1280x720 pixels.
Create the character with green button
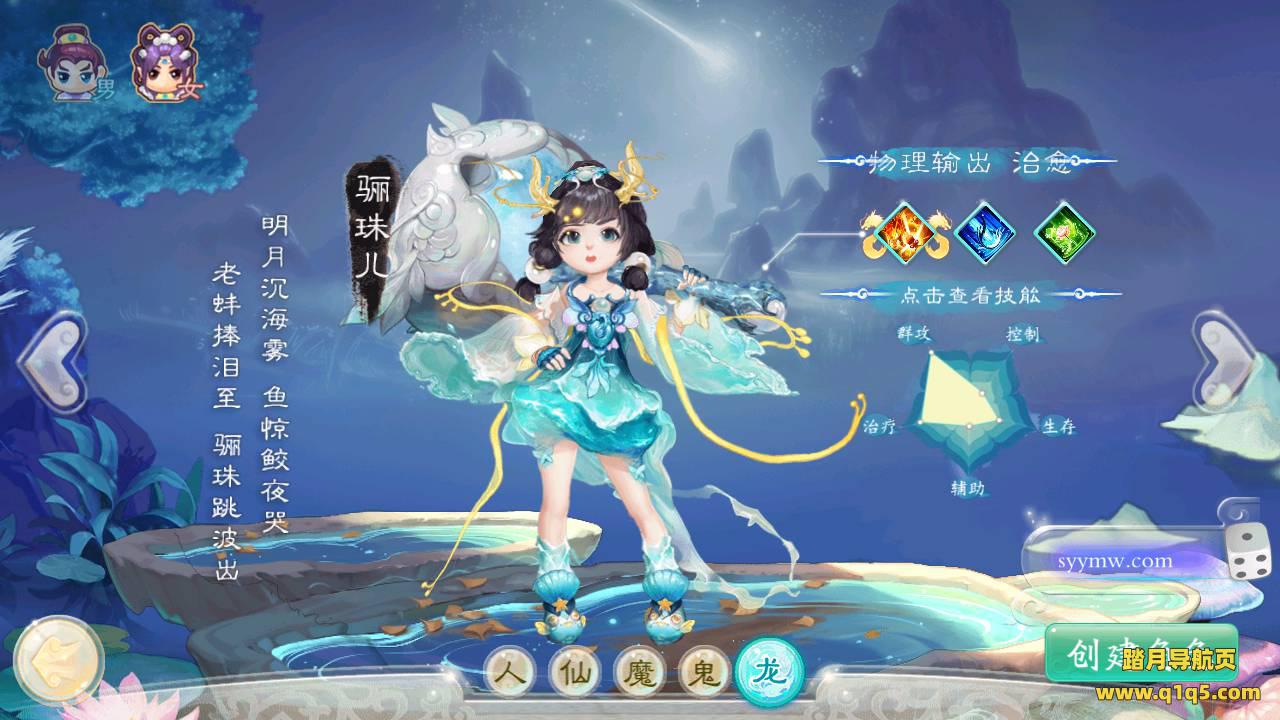point(1140,654)
